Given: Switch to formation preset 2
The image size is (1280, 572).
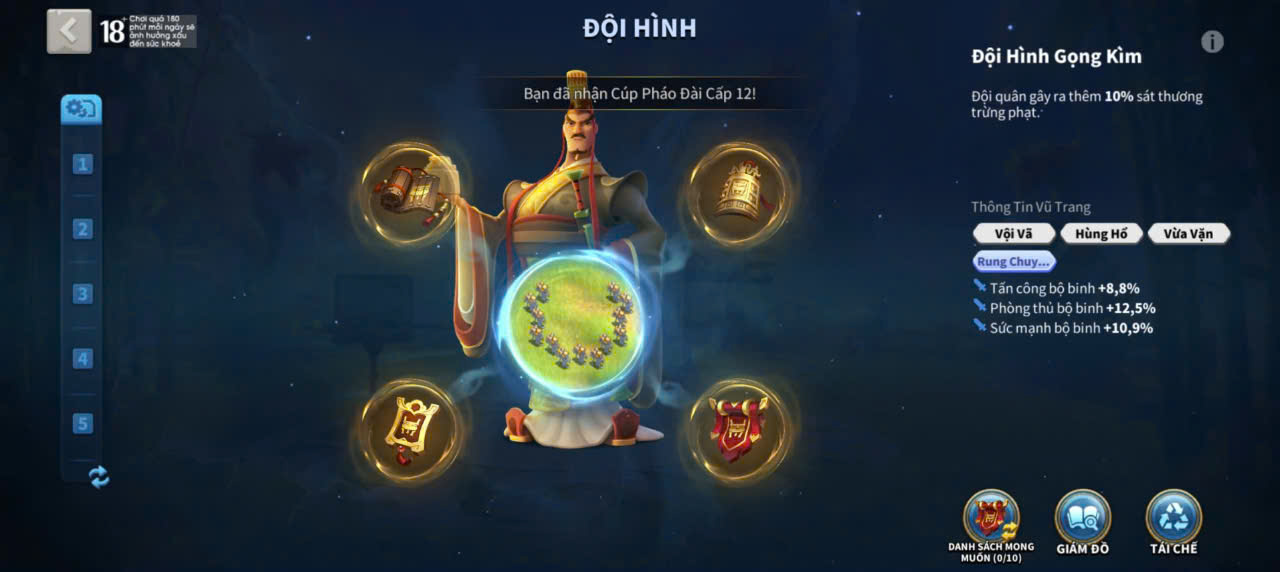Looking at the screenshot, I should coord(82,229).
